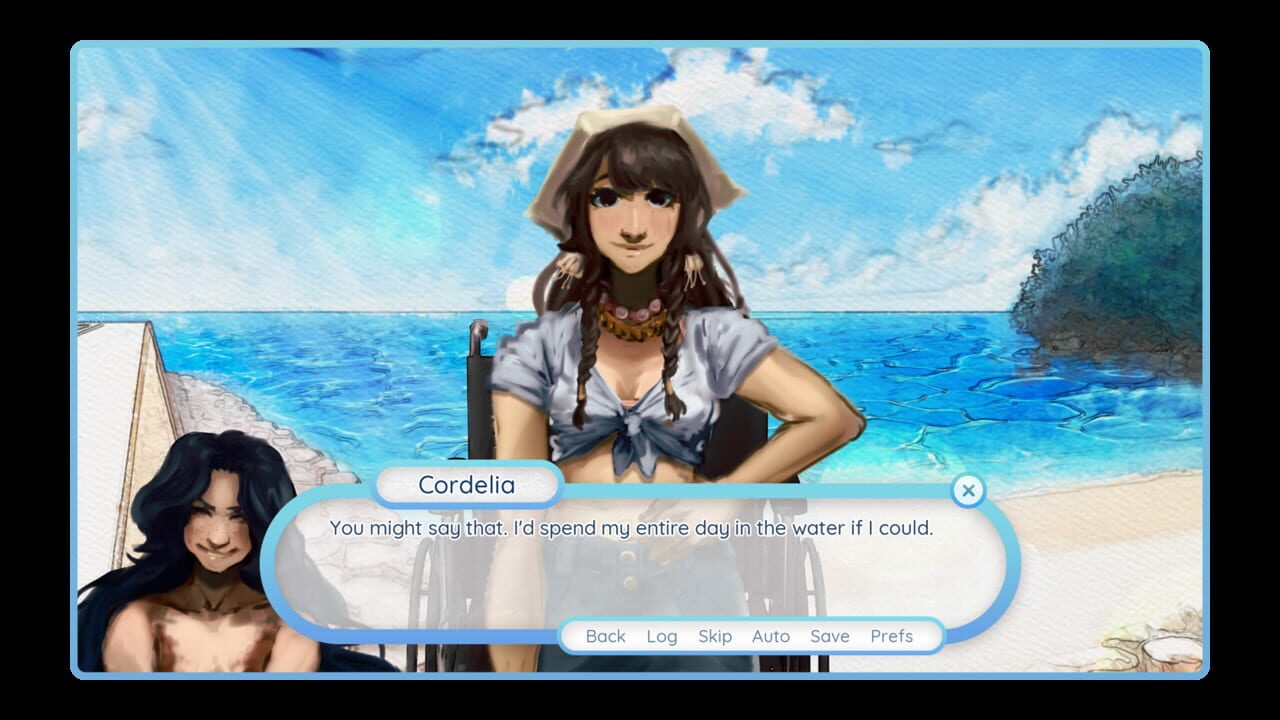Screen dimensions: 1280x720
Task: Select the Cordelia name label
Action: coord(467,486)
